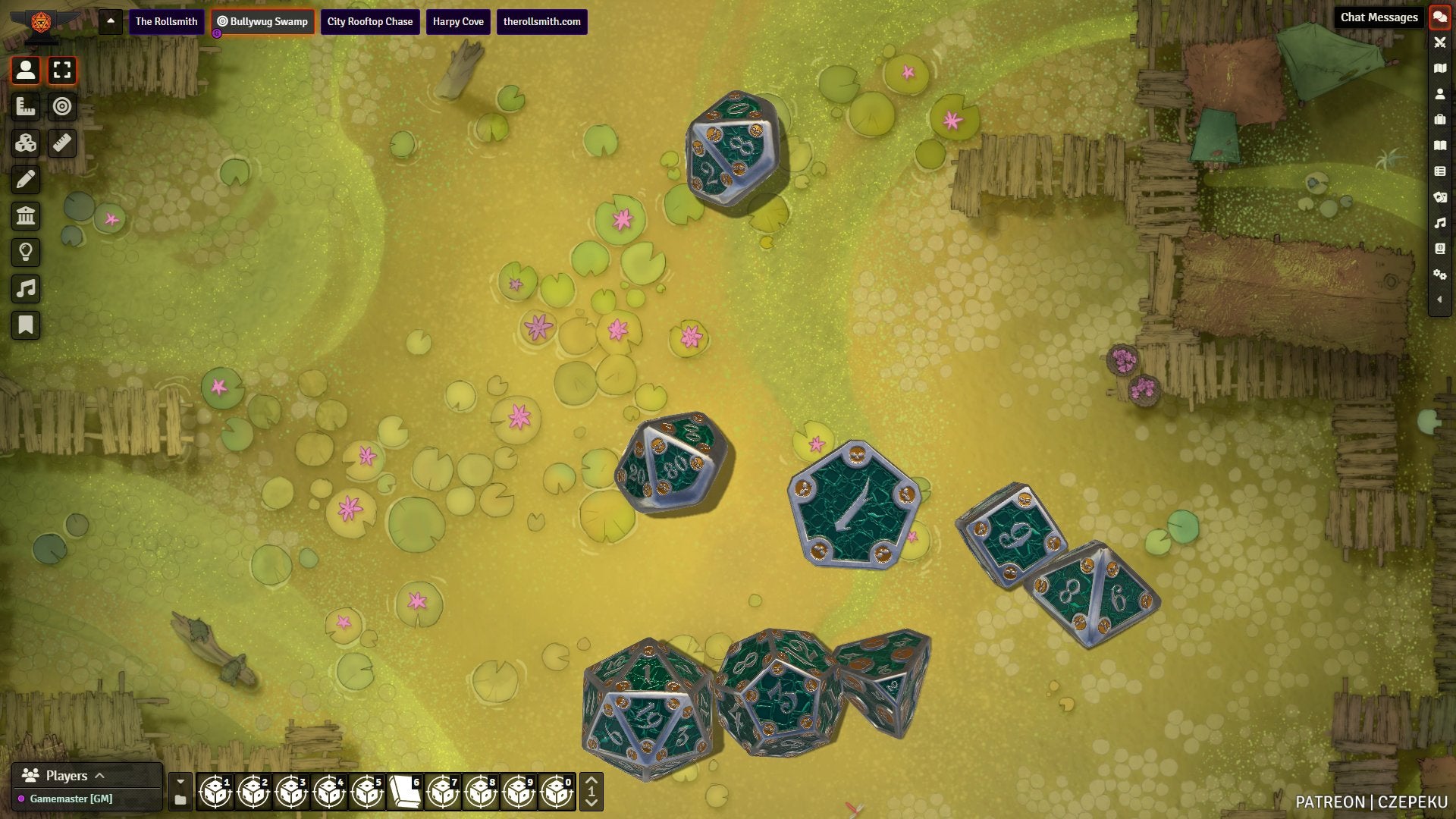The width and height of the screenshot is (1456, 819).
Task: Trigger the book macro in hotbar slot 6
Action: coord(405,792)
